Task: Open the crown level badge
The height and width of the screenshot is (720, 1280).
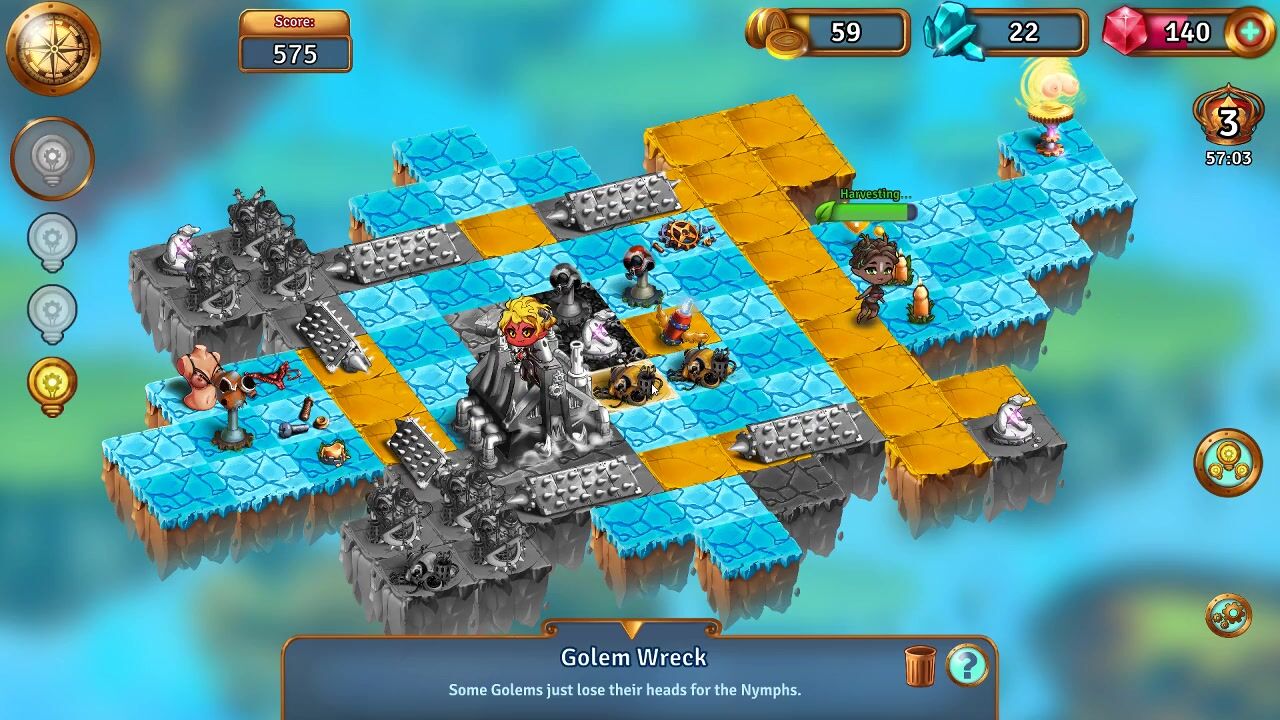Action: (1227, 122)
